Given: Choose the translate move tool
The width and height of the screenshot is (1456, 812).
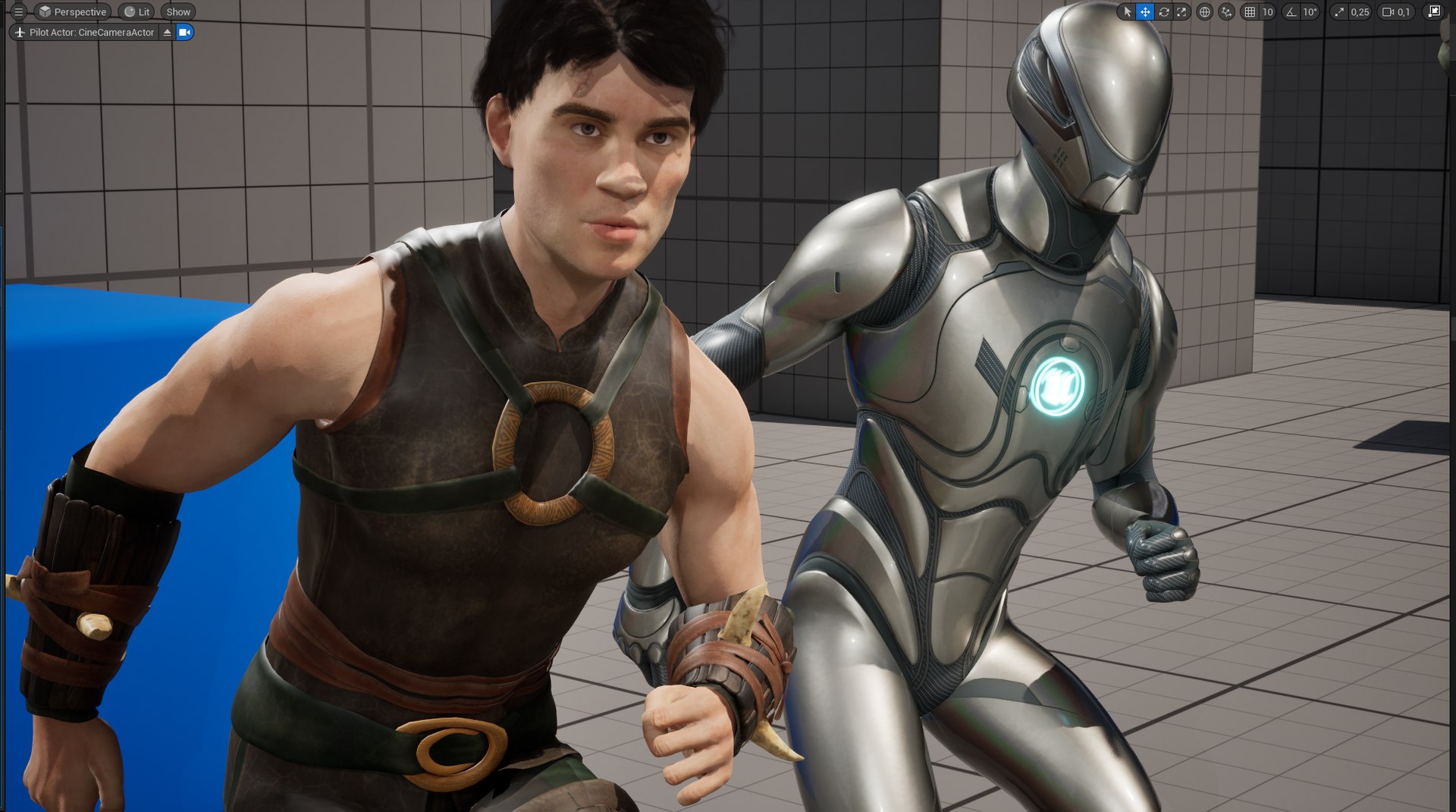Looking at the screenshot, I should [x=1145, y=12].
